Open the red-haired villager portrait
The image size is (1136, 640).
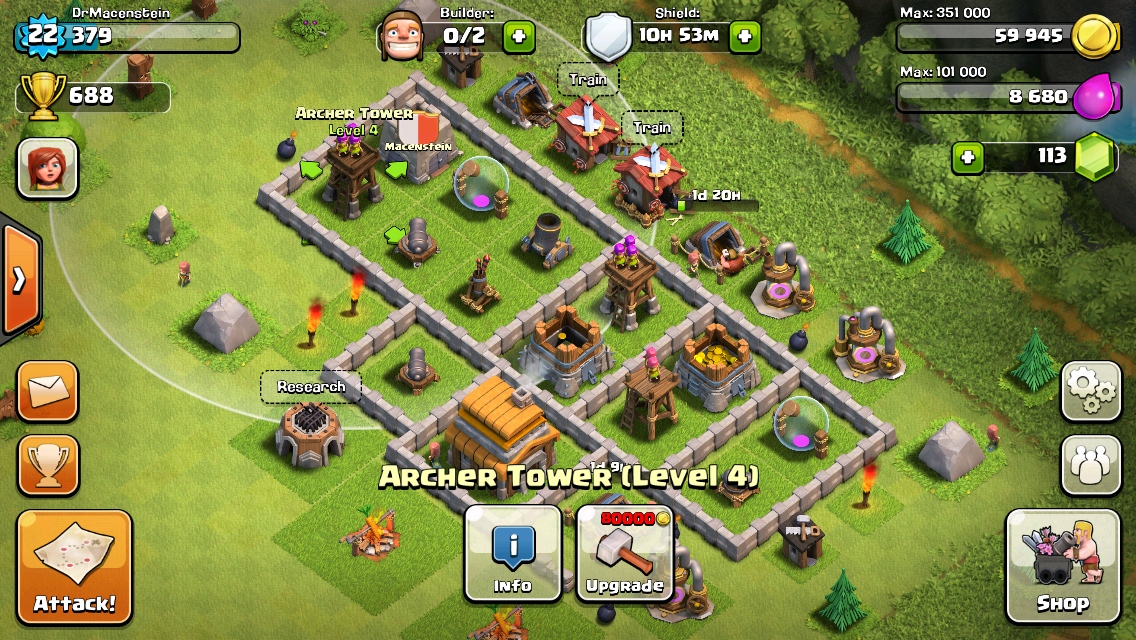[x=47, y=167]
